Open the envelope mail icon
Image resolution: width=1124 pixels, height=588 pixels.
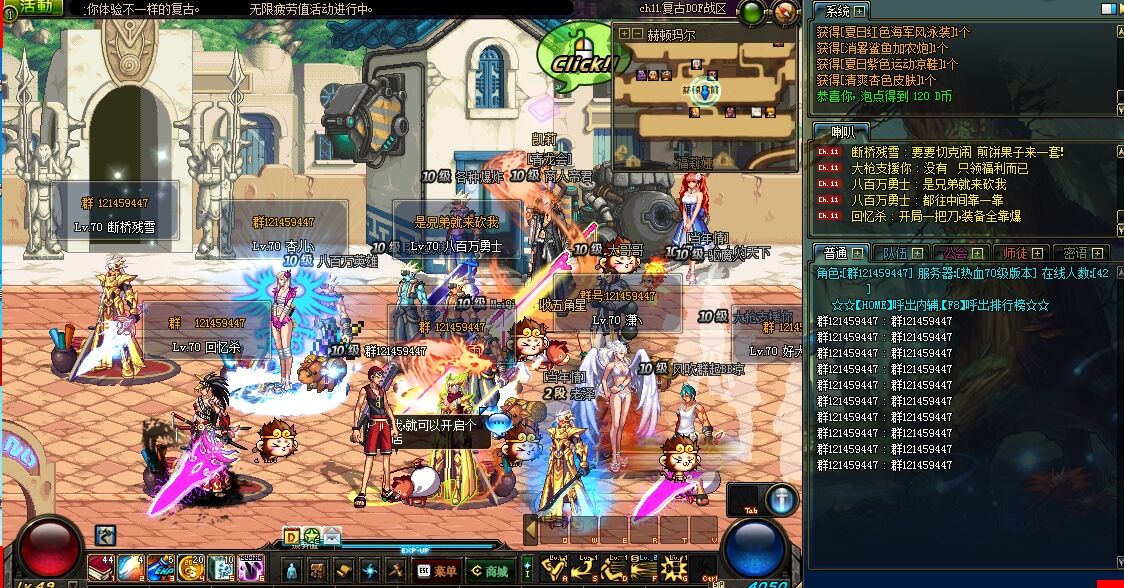(x=331, y=535)
